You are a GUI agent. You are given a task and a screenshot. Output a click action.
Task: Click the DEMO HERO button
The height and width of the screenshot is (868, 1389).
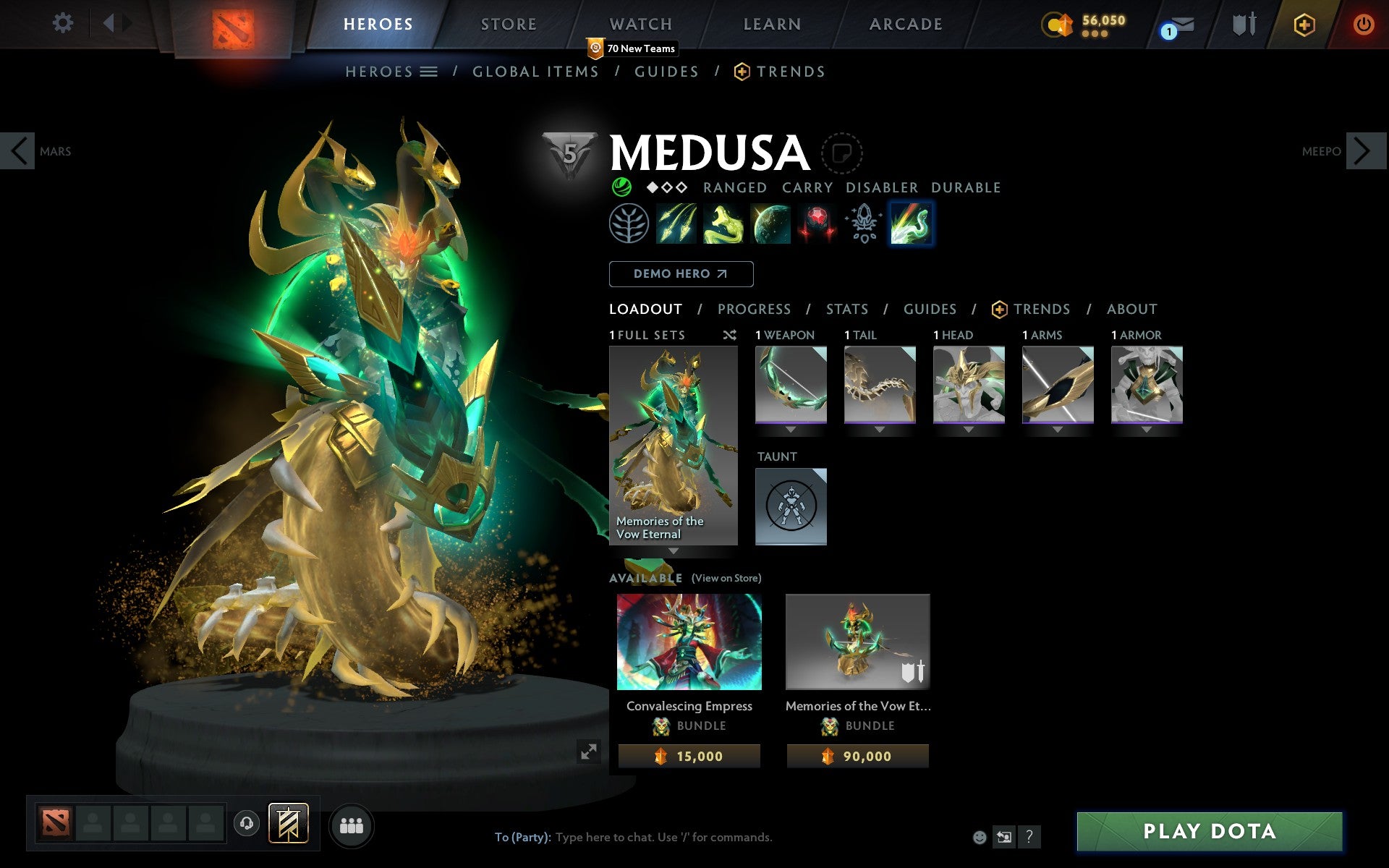point(681,274)
